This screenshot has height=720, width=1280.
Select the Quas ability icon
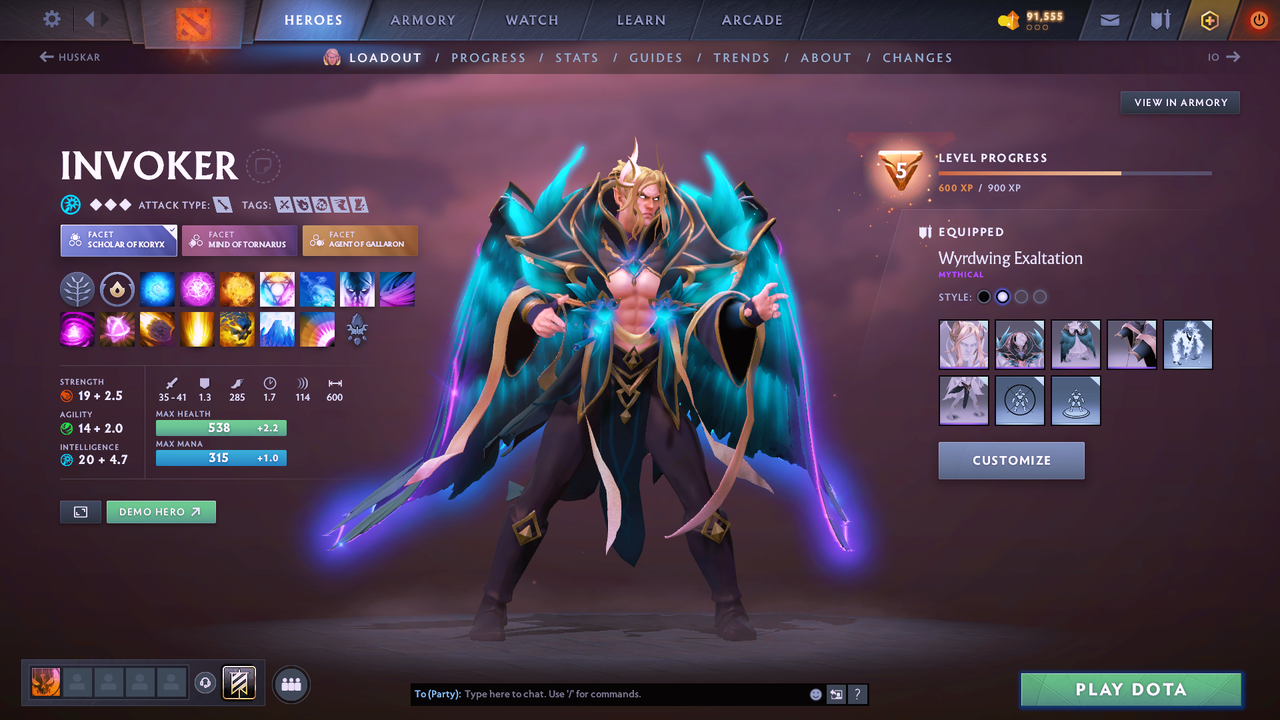pyautogui.click(x=158, y=289)
